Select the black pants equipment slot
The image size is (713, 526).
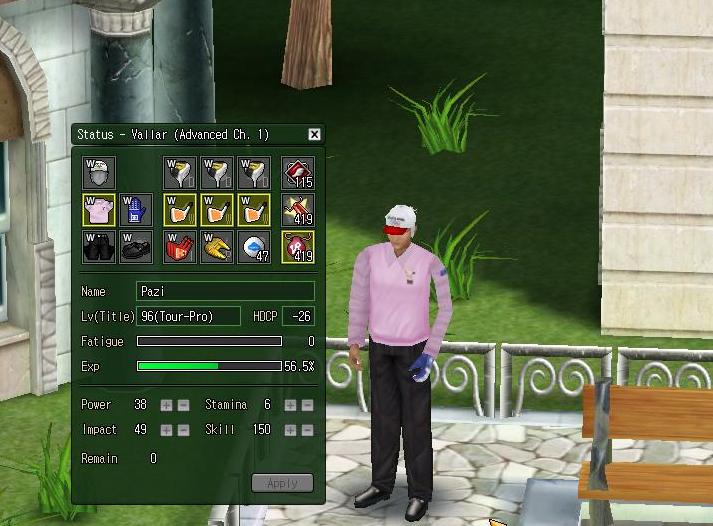coord(99,247)
